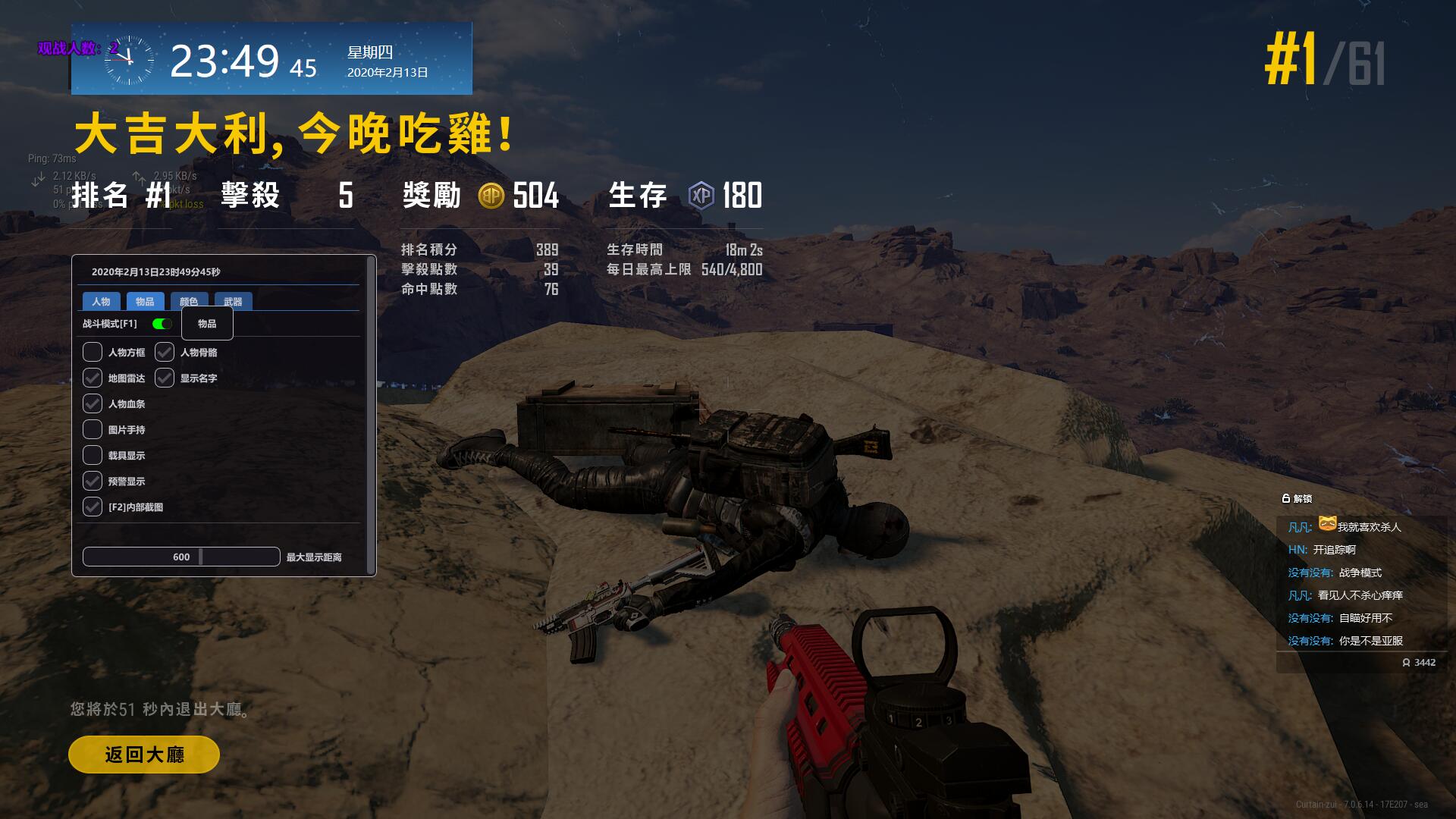Toggle the 人物血条 checkbox
Screen dimensions: 1456x819
point(93,403)
